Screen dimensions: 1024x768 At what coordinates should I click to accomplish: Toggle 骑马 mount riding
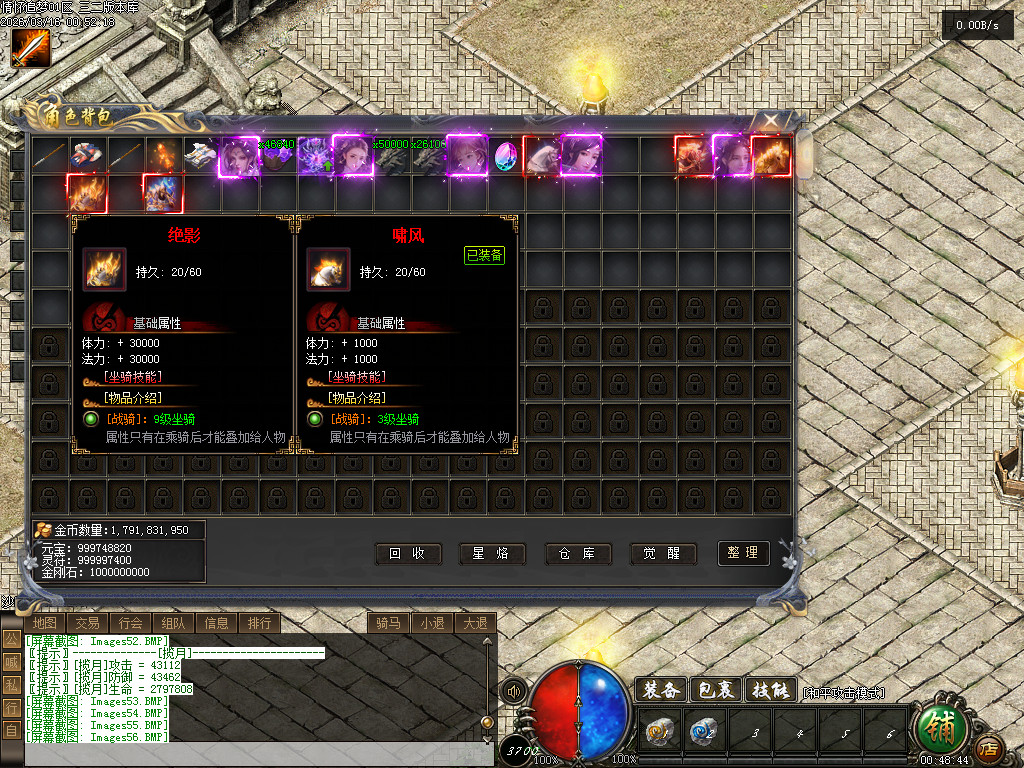[389, 623]
